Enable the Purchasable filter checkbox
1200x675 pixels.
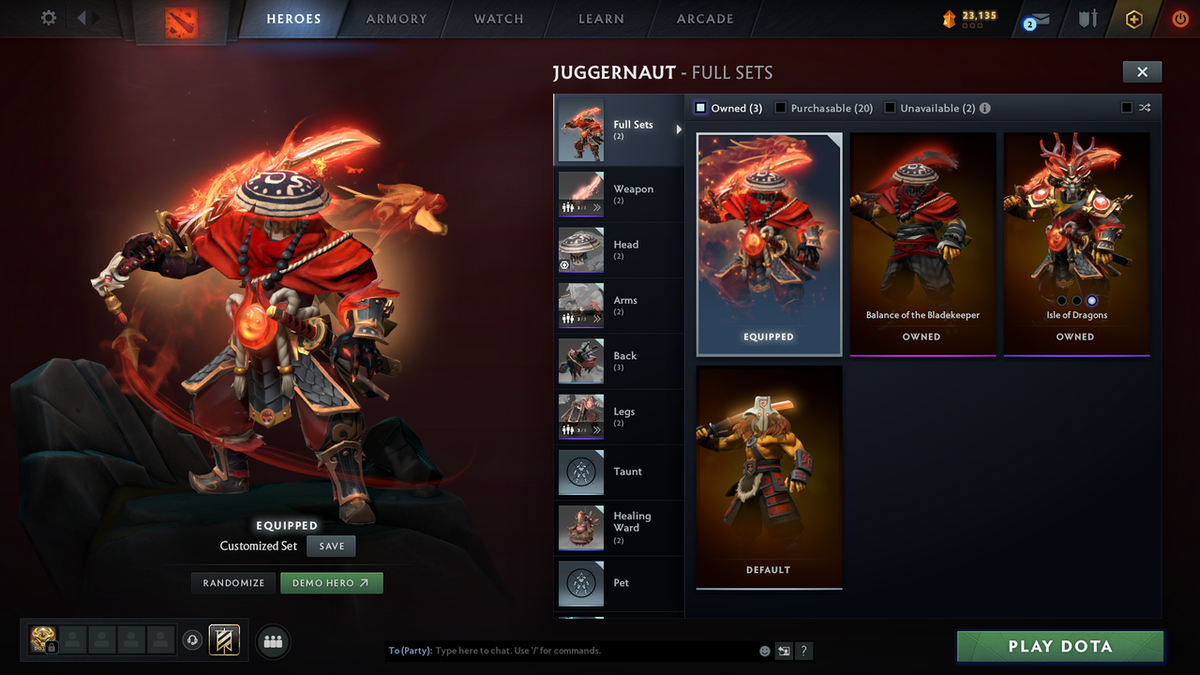click(781, 108)
